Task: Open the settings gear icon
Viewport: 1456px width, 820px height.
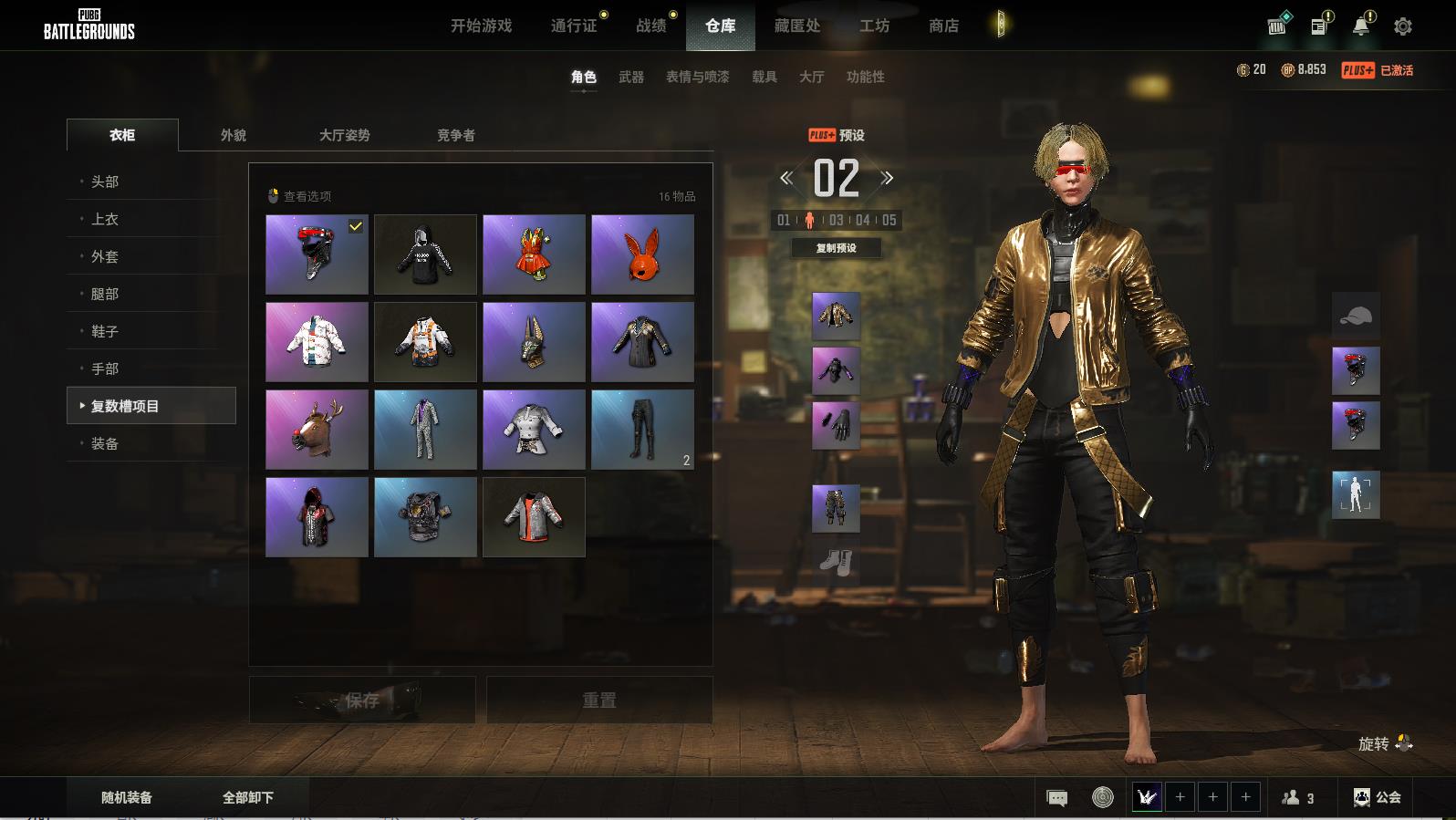Action: point(1402,26)
